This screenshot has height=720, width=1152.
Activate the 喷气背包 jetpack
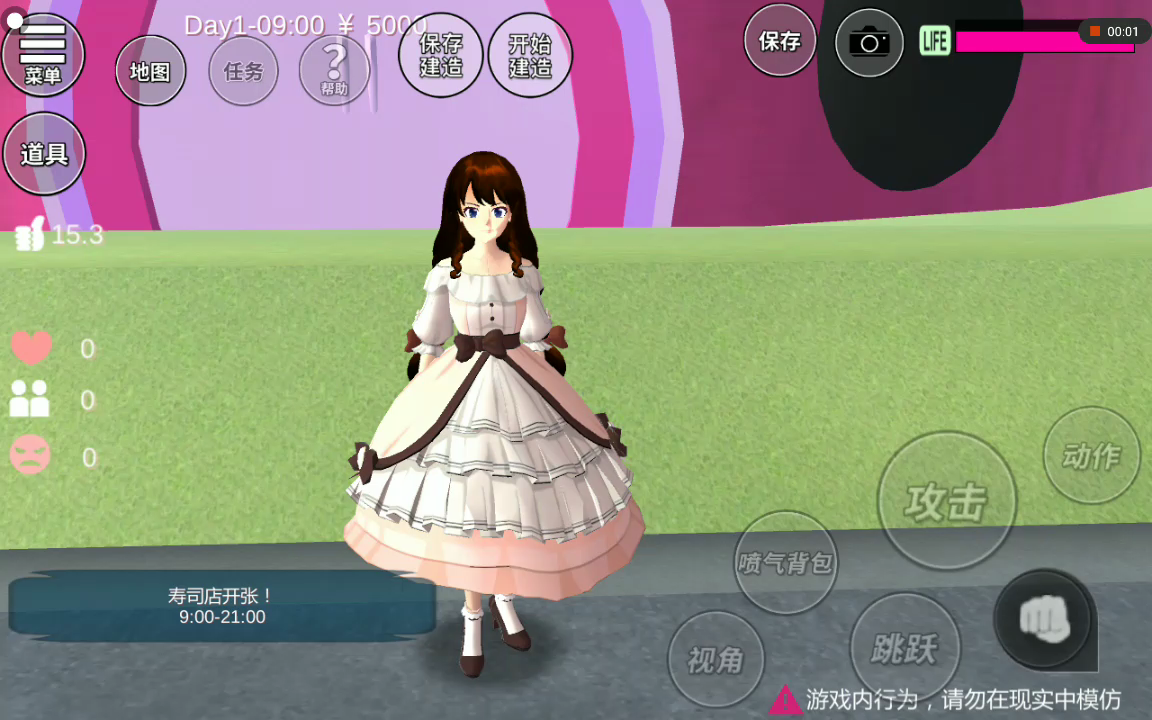pyautogui.click(x=785, y=562)
